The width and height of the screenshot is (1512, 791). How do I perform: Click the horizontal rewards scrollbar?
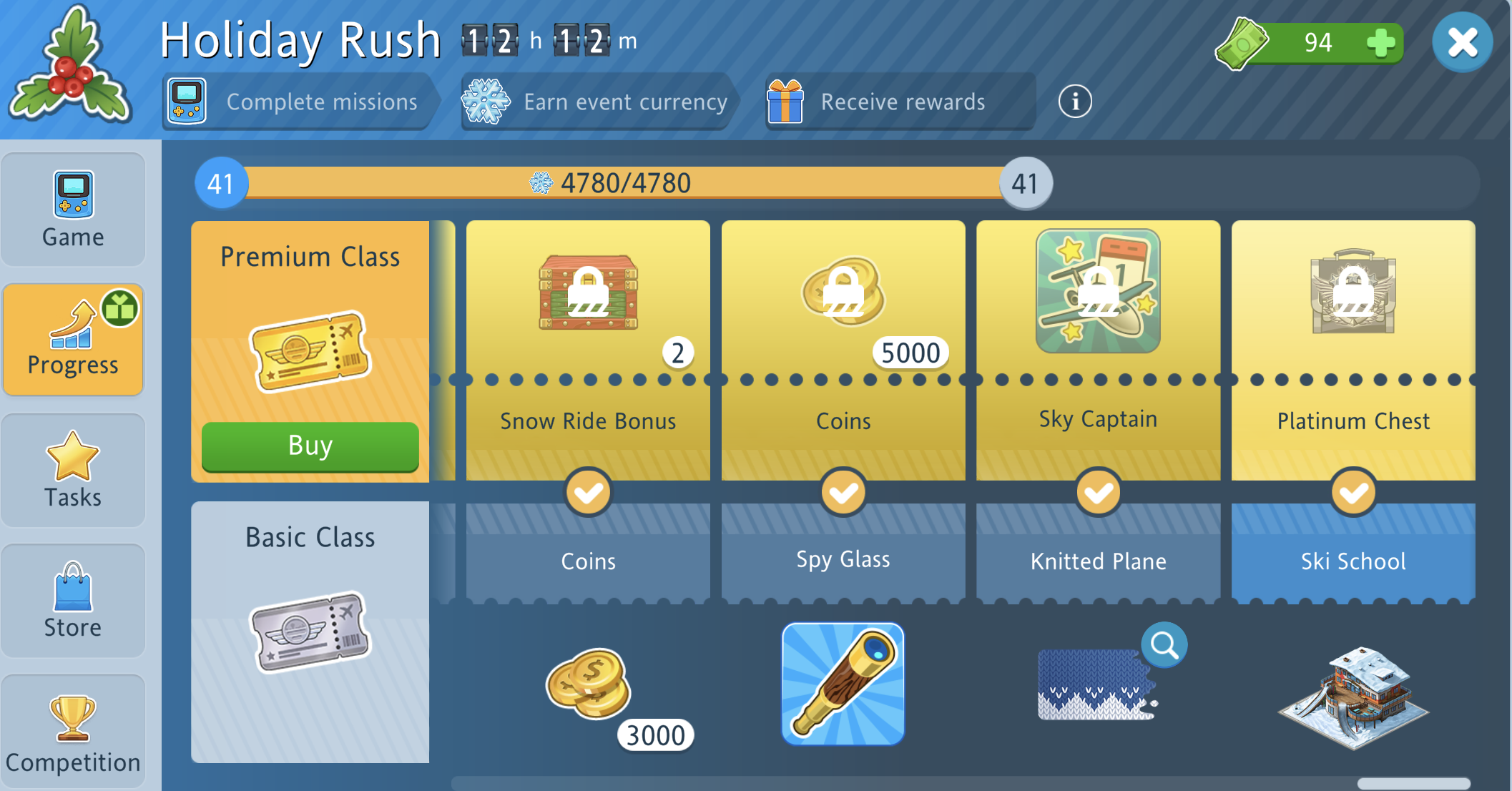click(1413, 783)
